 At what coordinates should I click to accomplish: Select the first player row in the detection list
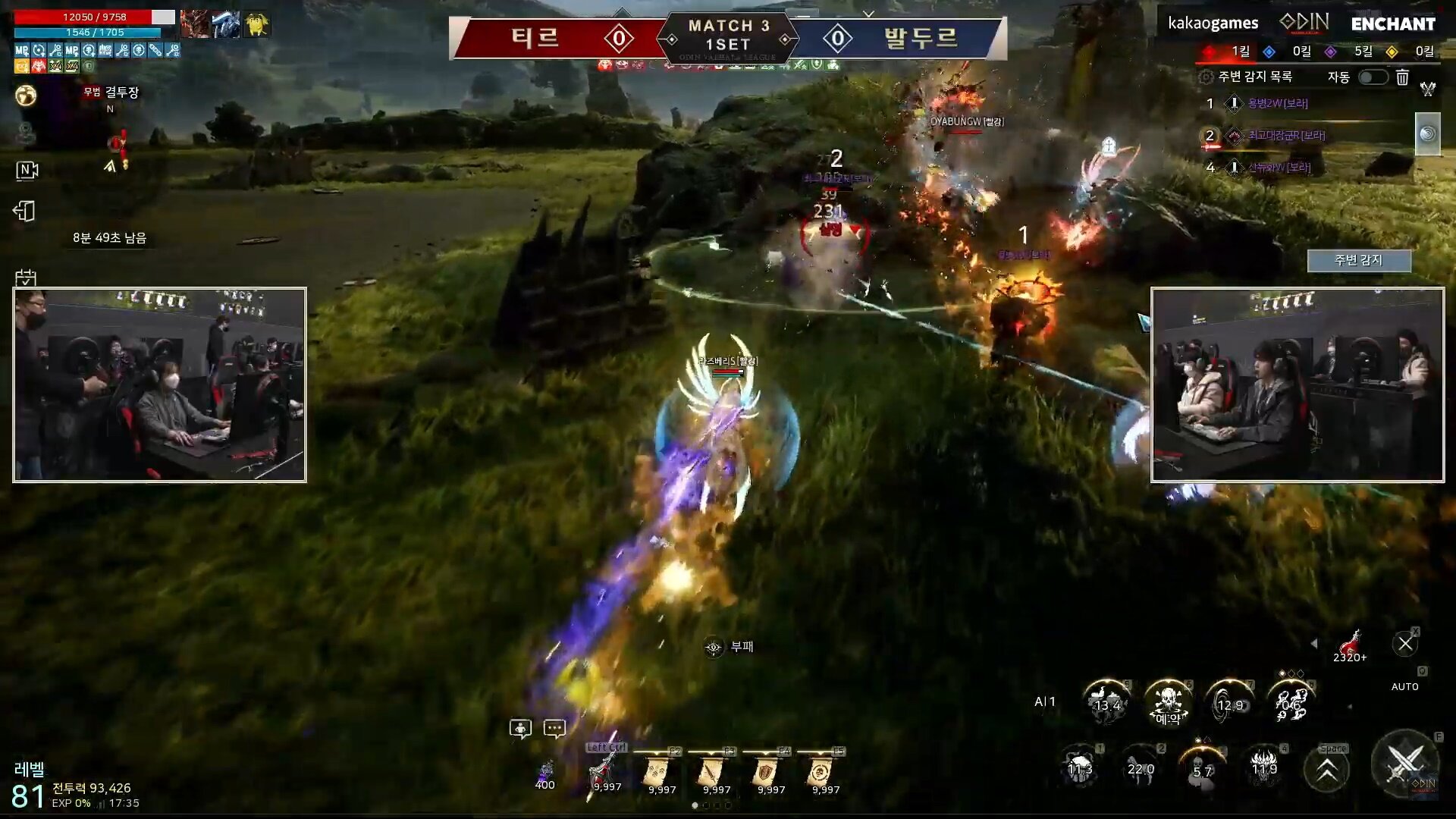click(1278, 104)
